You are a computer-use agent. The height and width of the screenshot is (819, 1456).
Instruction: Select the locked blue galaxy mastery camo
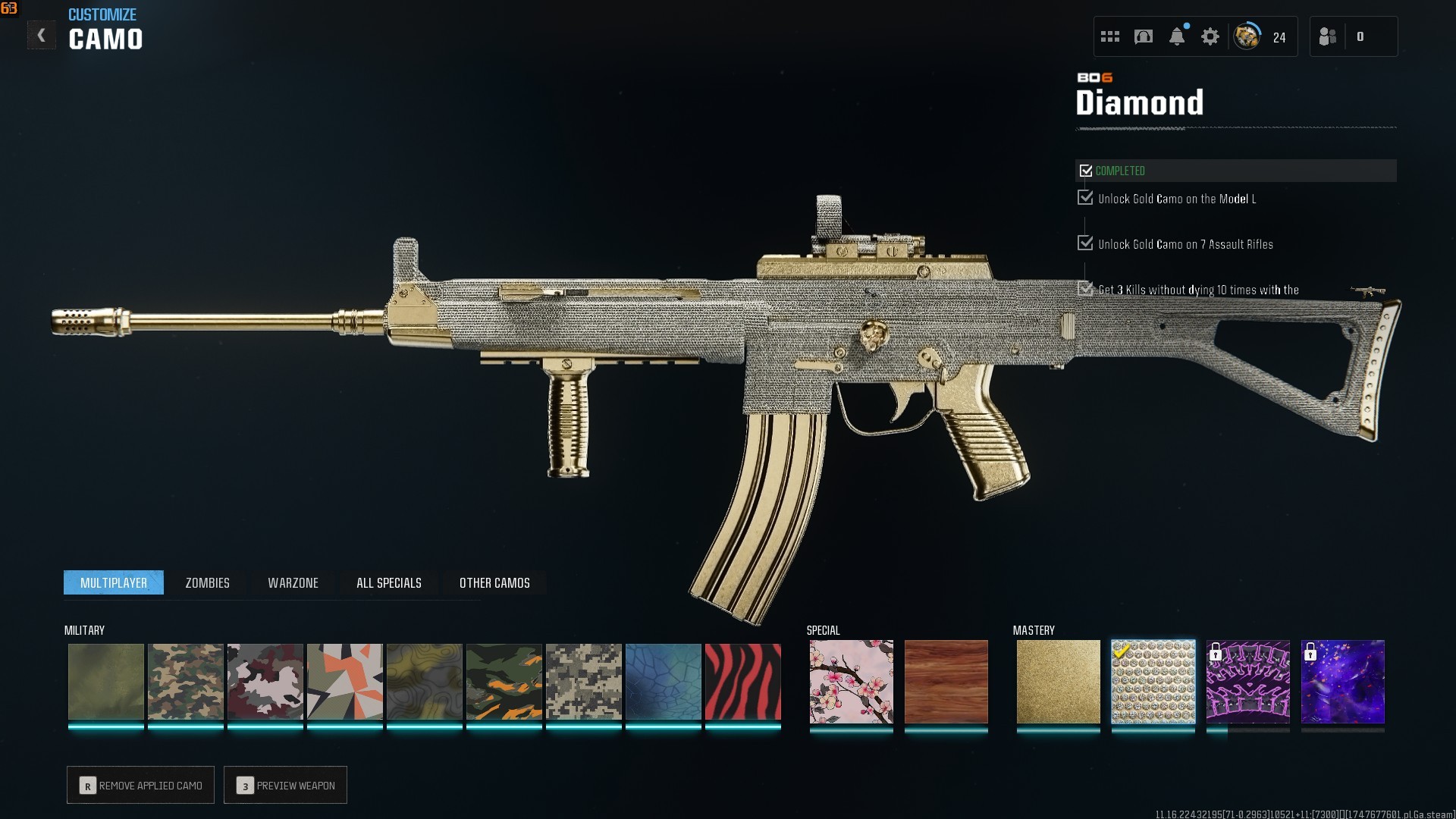tap(1342, 682)
